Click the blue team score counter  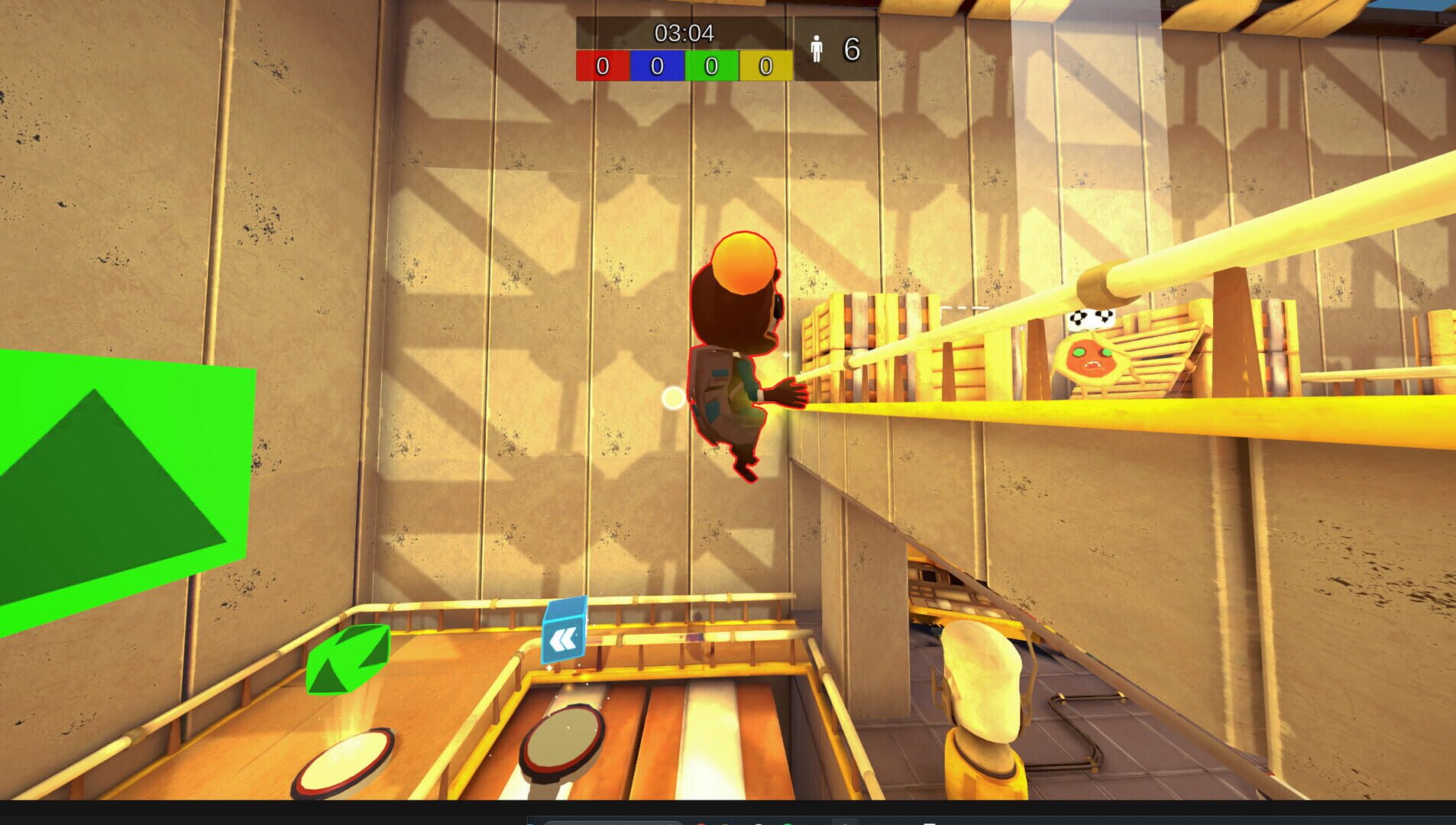coord(655,65)
